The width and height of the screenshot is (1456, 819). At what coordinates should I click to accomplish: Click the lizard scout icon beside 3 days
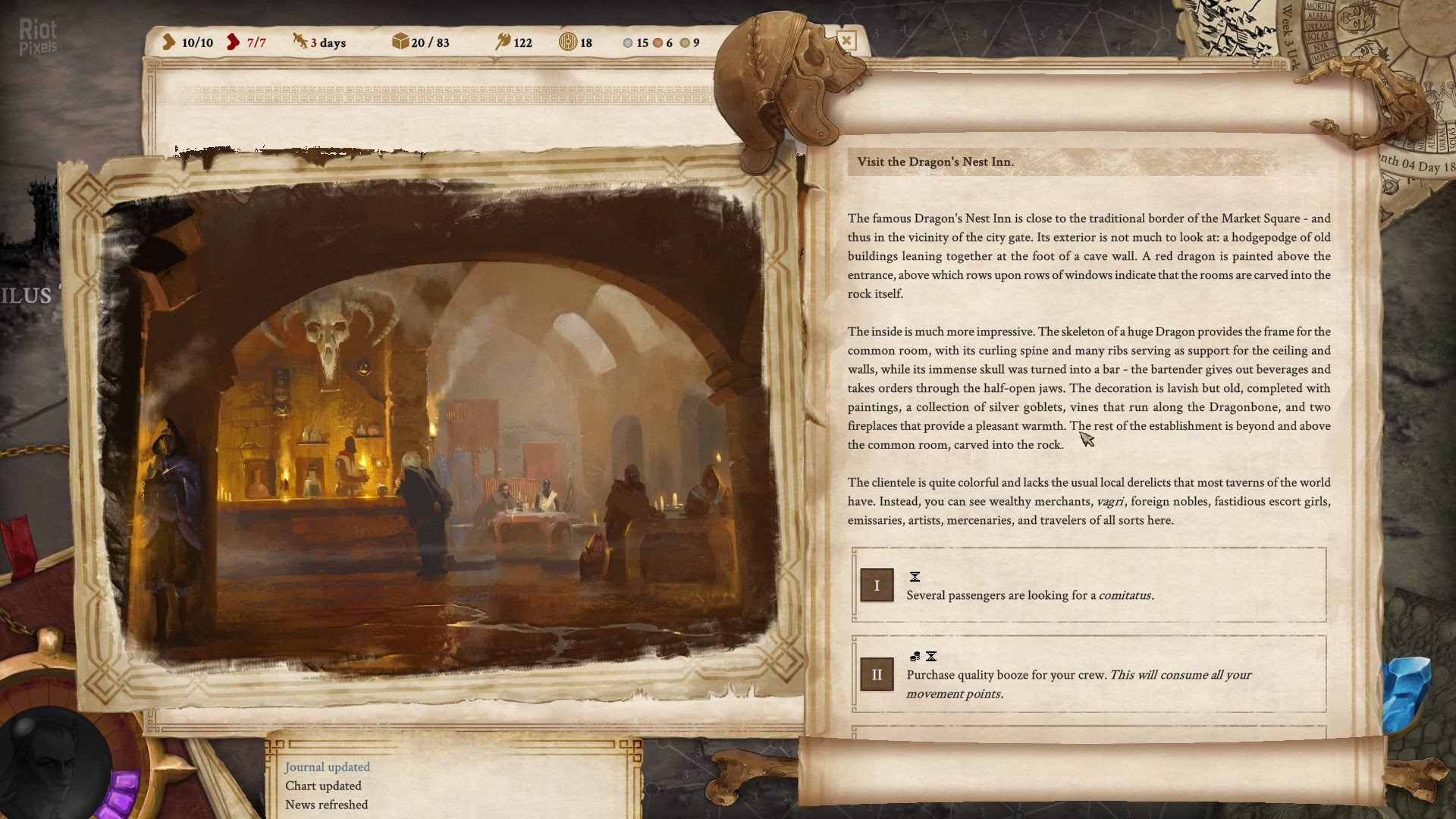(299, 42)
